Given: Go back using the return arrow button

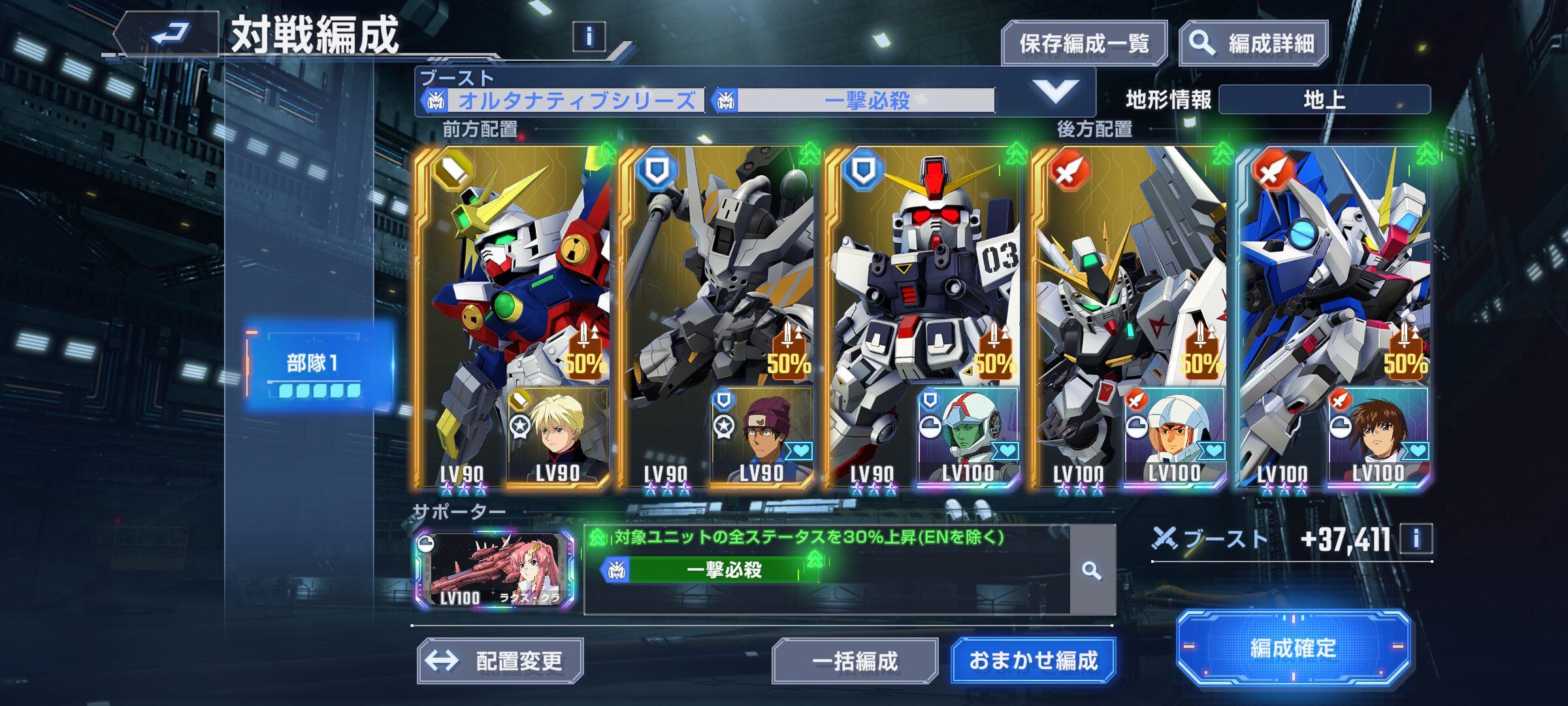Looking at the screenshot, I should point(169,34).
